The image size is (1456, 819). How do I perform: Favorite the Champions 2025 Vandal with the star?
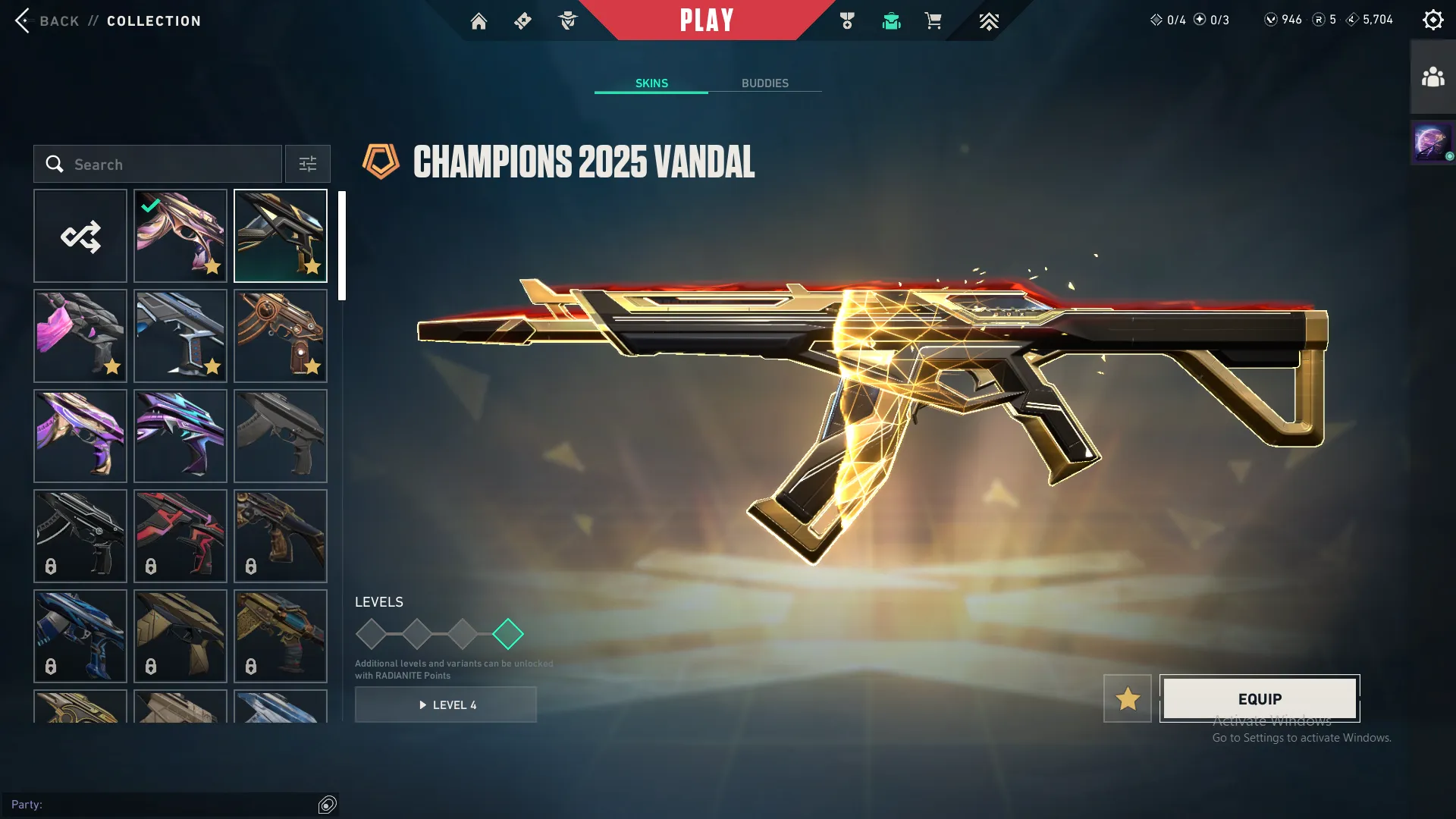1127,698
